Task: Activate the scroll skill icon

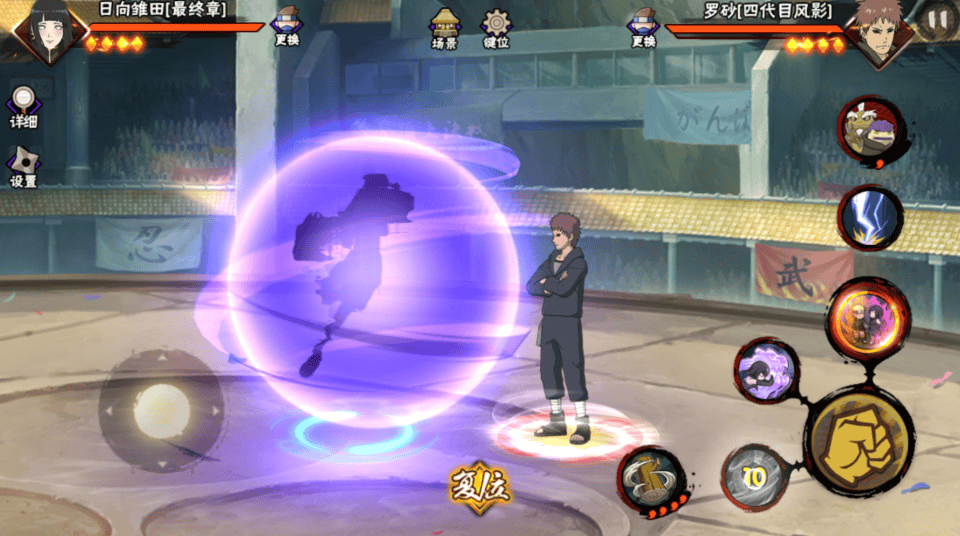Action: [650, 480]
